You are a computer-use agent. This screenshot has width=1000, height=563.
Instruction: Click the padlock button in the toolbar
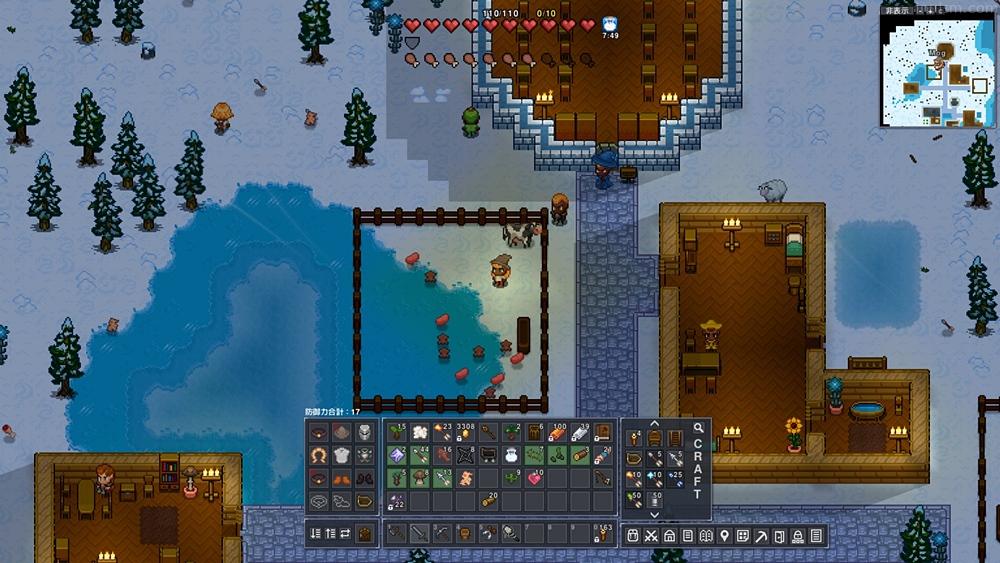(798, 536)
